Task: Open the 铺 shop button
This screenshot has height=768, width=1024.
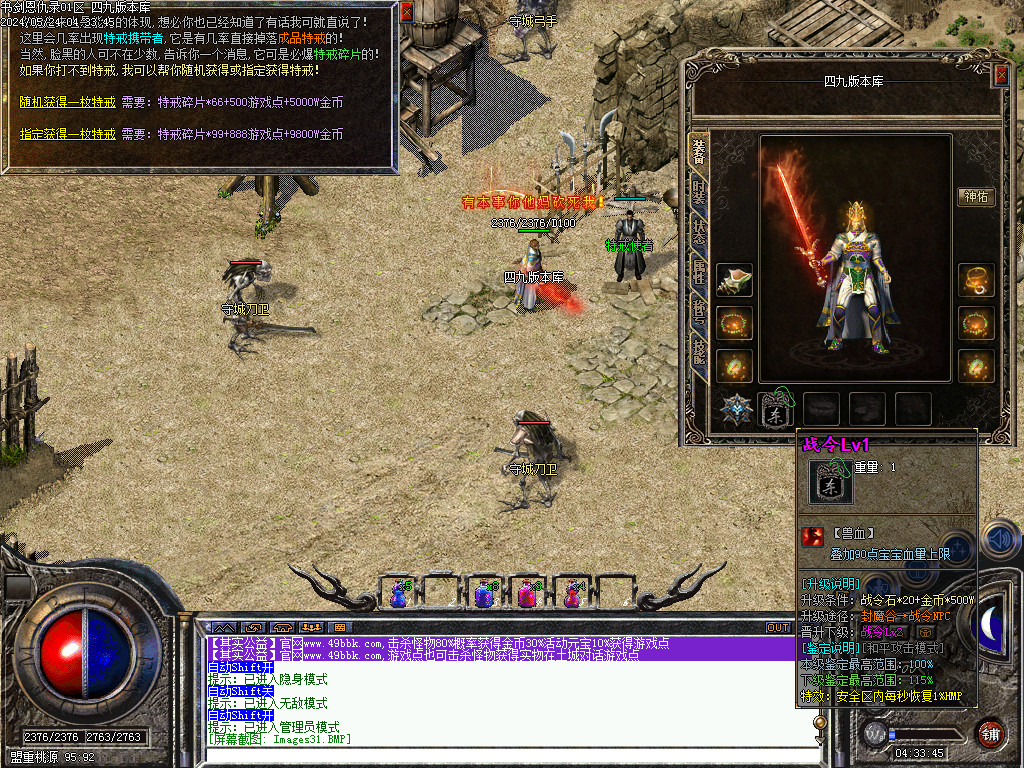Action: point(990,732)
